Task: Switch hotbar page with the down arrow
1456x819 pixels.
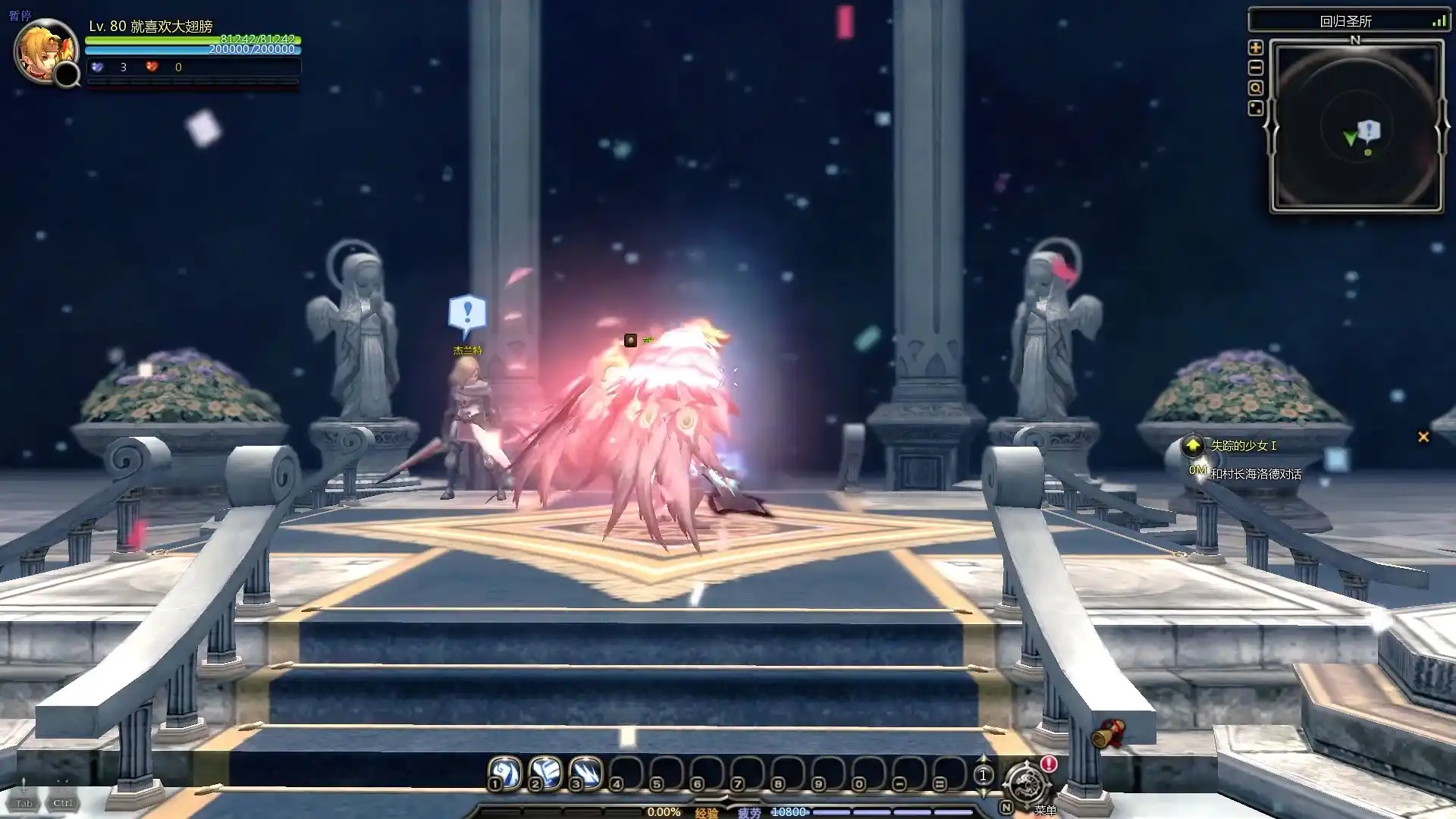Action: point(984,791)
